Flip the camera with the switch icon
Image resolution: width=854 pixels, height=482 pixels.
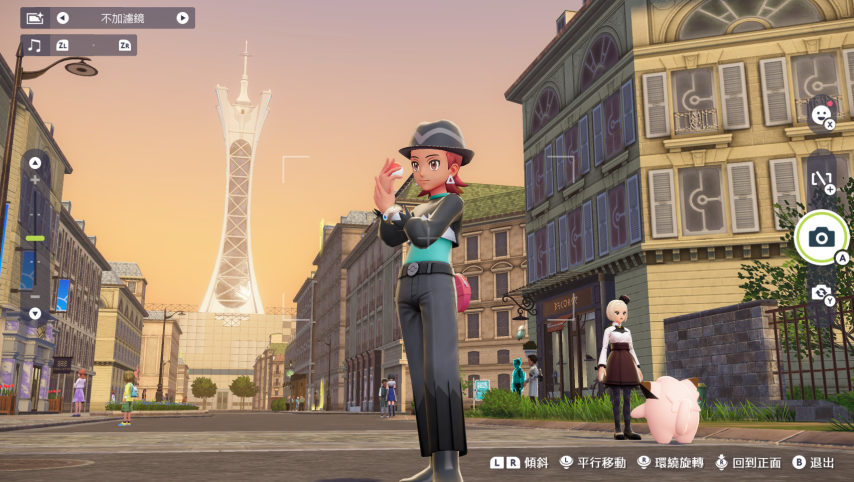coord(821,292)
